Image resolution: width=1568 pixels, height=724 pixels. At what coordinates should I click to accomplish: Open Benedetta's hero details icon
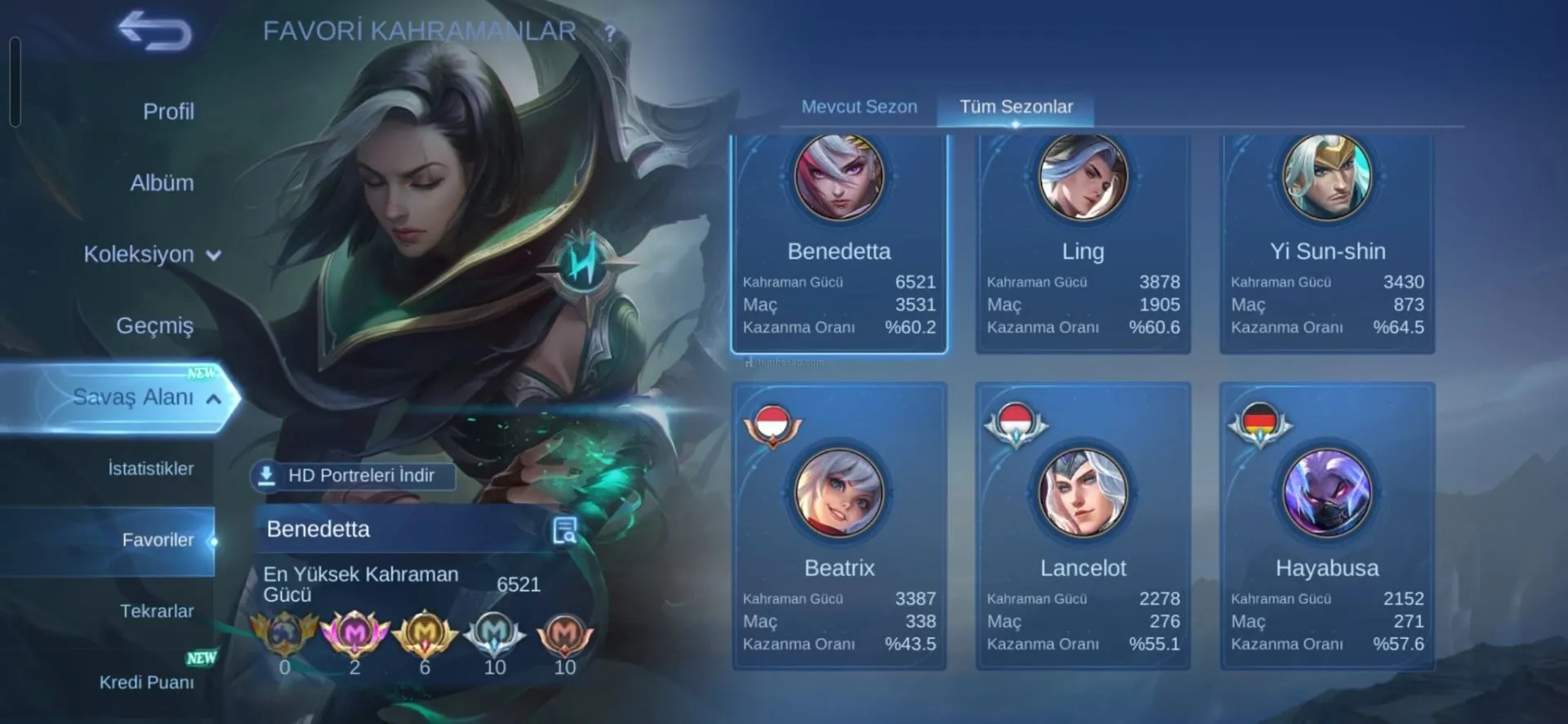564,530
